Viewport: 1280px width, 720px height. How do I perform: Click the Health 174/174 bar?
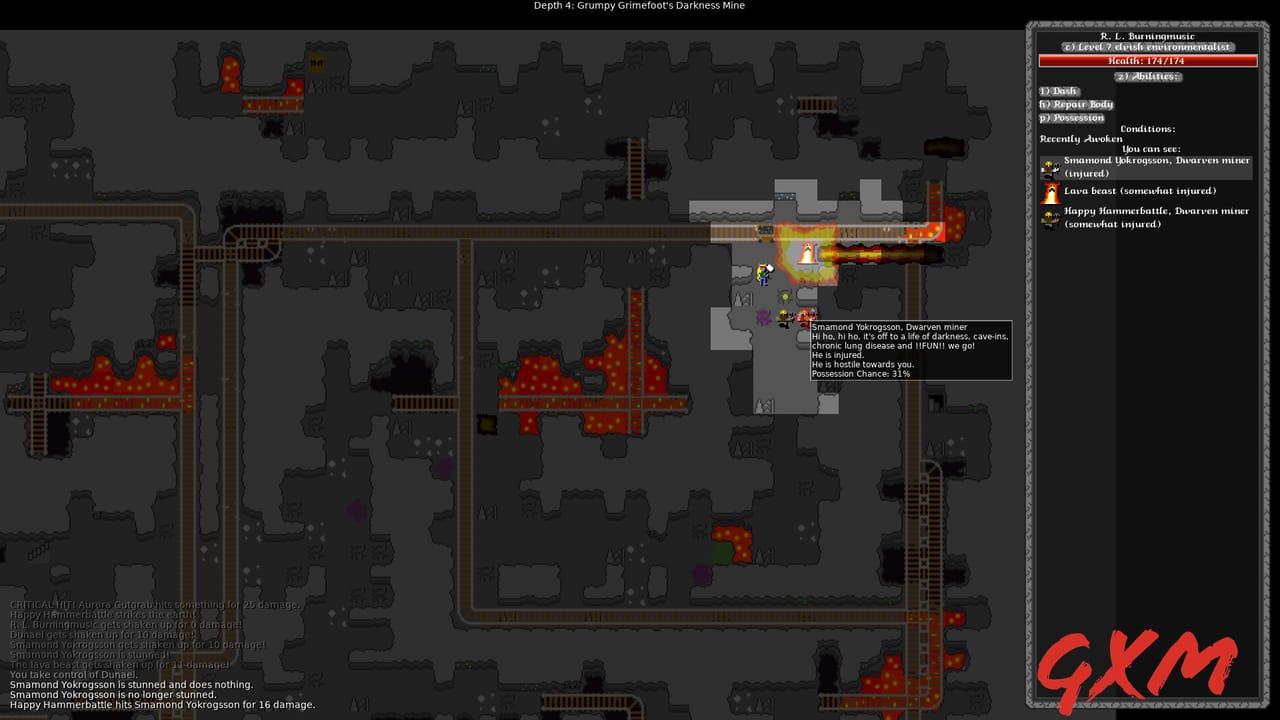(1148, 60)
